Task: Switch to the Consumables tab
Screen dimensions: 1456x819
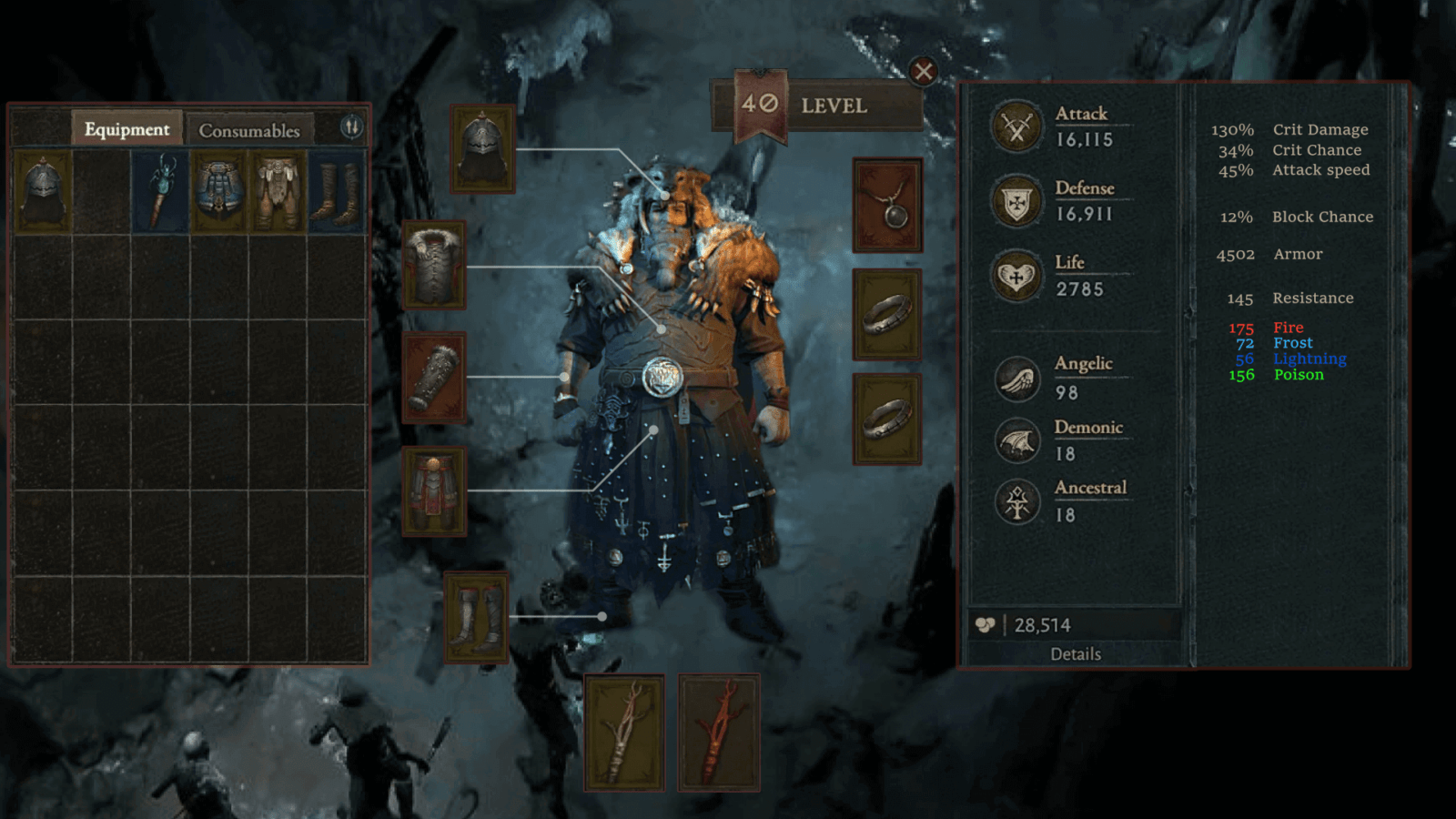Action: click(248, 130)
